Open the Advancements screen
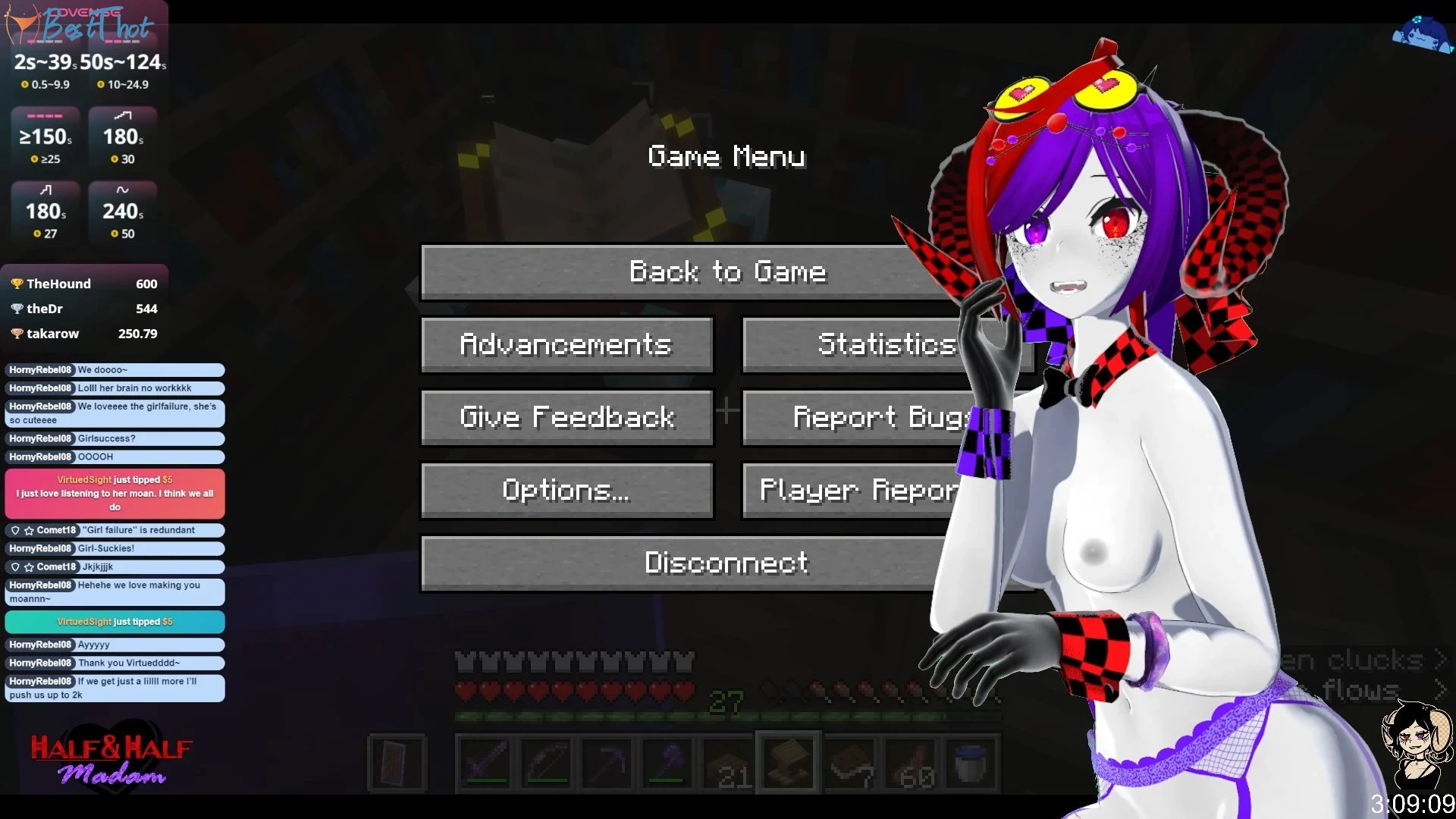 click(566, 345)
